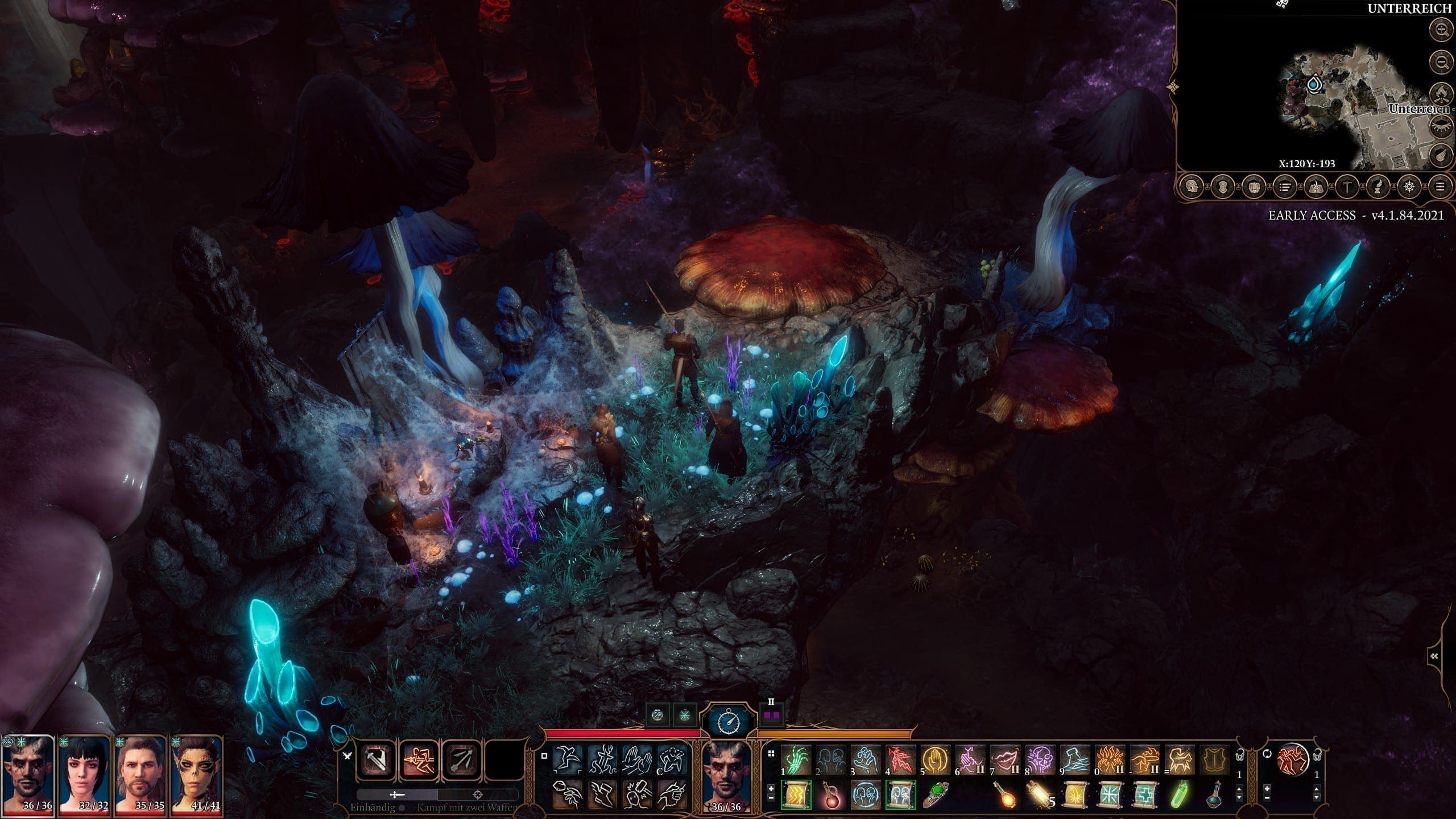1456x819 pixels.
Task: Activate the jump action icon
Action: tap(567, 759)
